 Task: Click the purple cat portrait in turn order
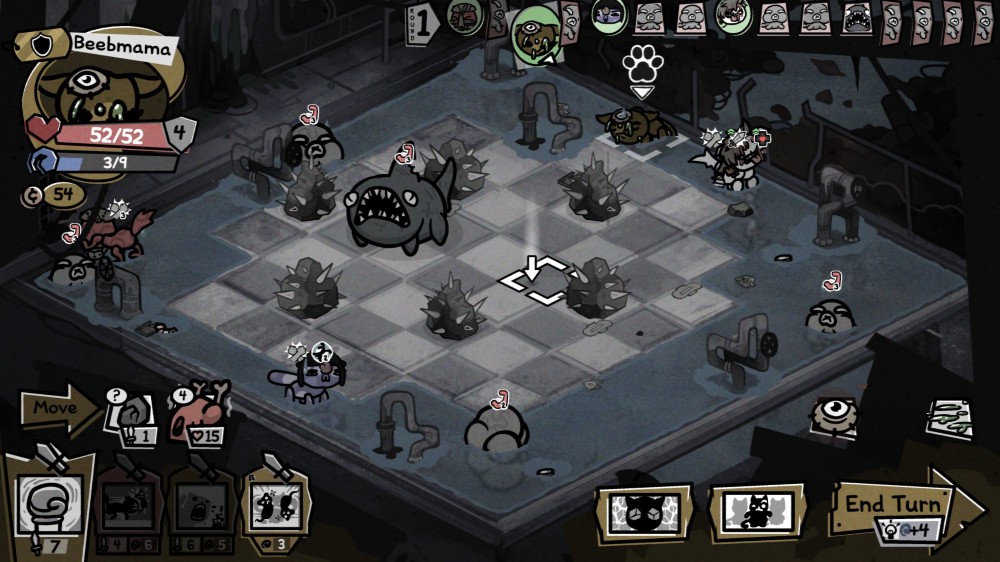point(607,14)
